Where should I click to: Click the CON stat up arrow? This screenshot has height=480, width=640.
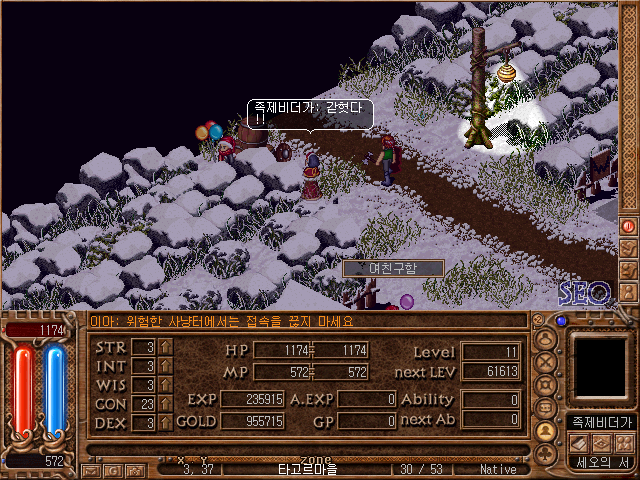pos(166,403)
